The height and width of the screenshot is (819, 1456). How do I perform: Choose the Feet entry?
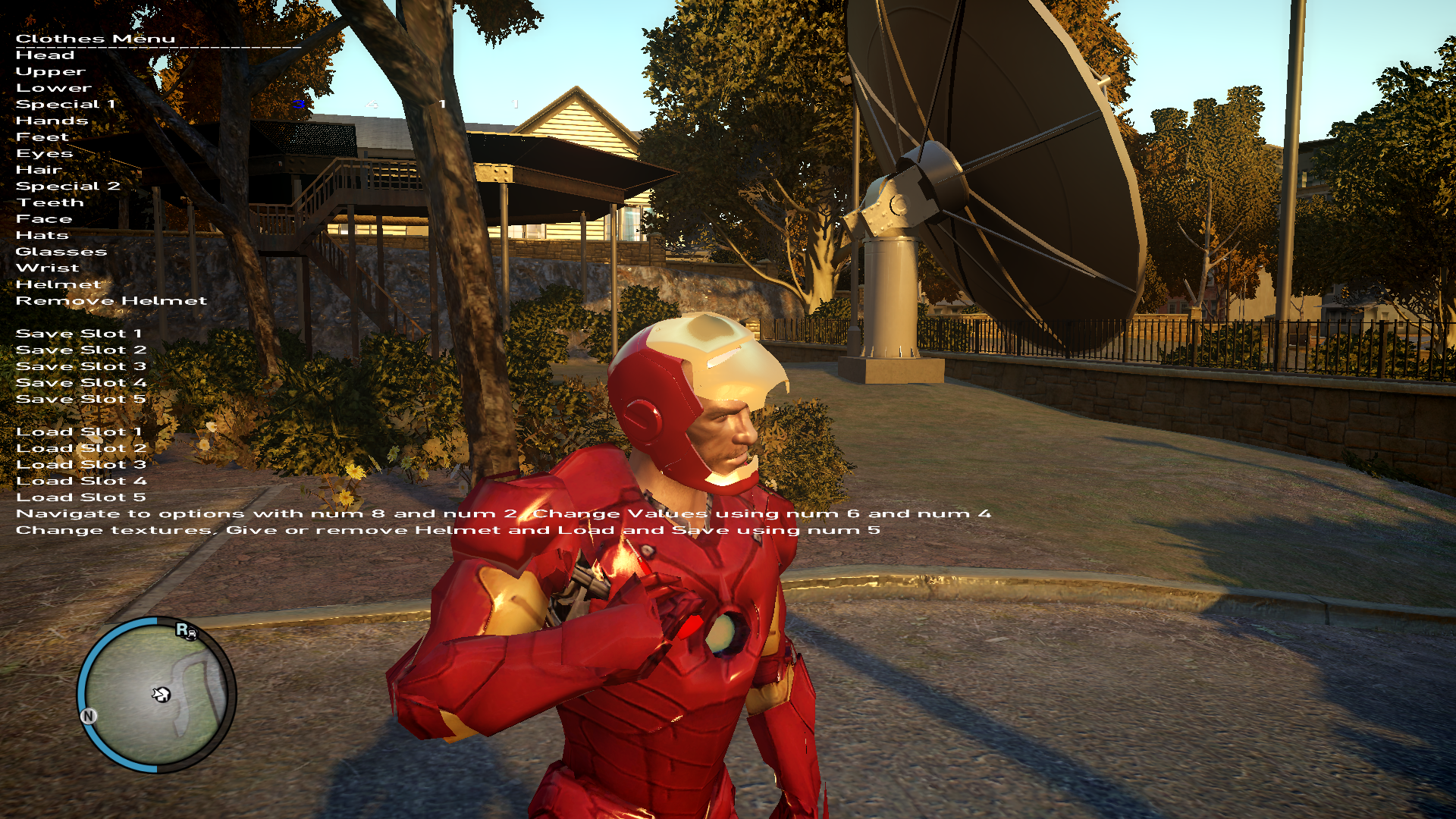coord(42,137)
